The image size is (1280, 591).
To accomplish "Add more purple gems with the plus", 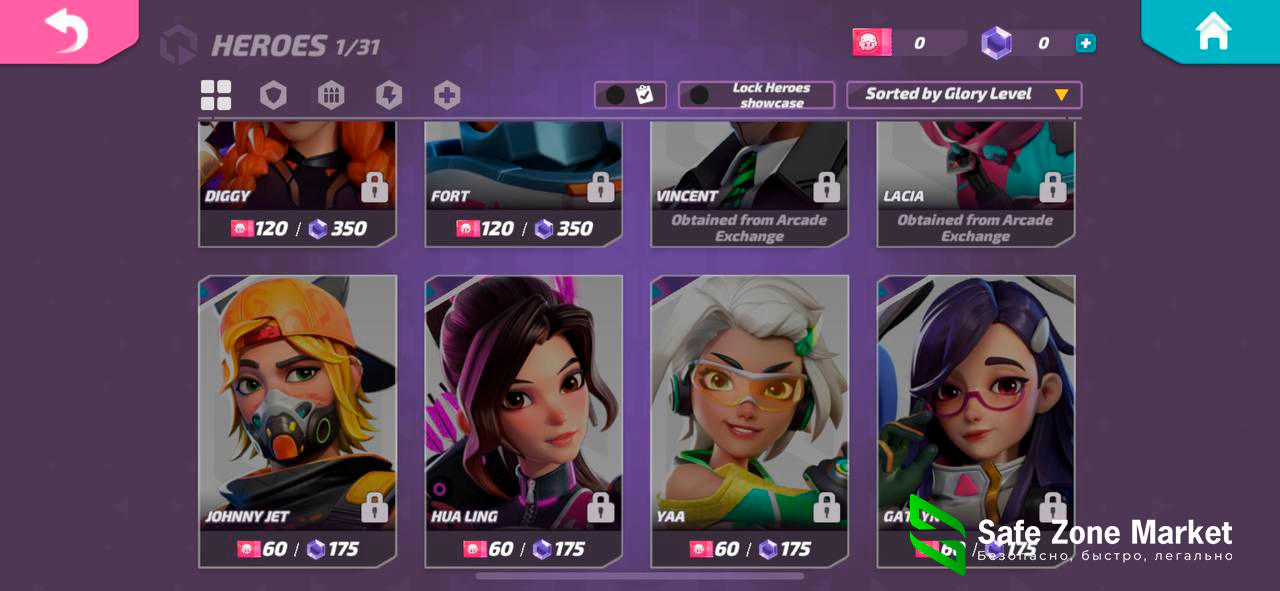I will [x=1085, y=43].
